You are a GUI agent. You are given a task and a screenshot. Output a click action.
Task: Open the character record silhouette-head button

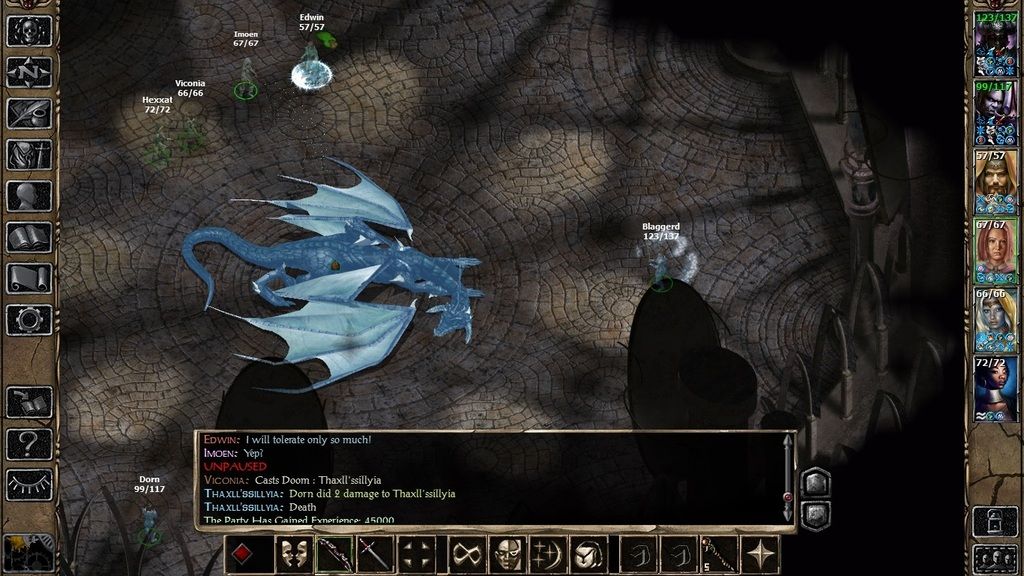pyautogui.click(x=29, y=195)
